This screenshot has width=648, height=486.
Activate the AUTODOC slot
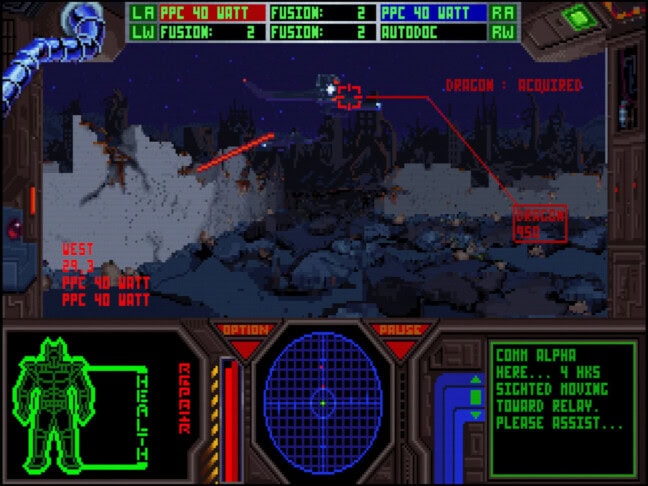tap(432, 31)
